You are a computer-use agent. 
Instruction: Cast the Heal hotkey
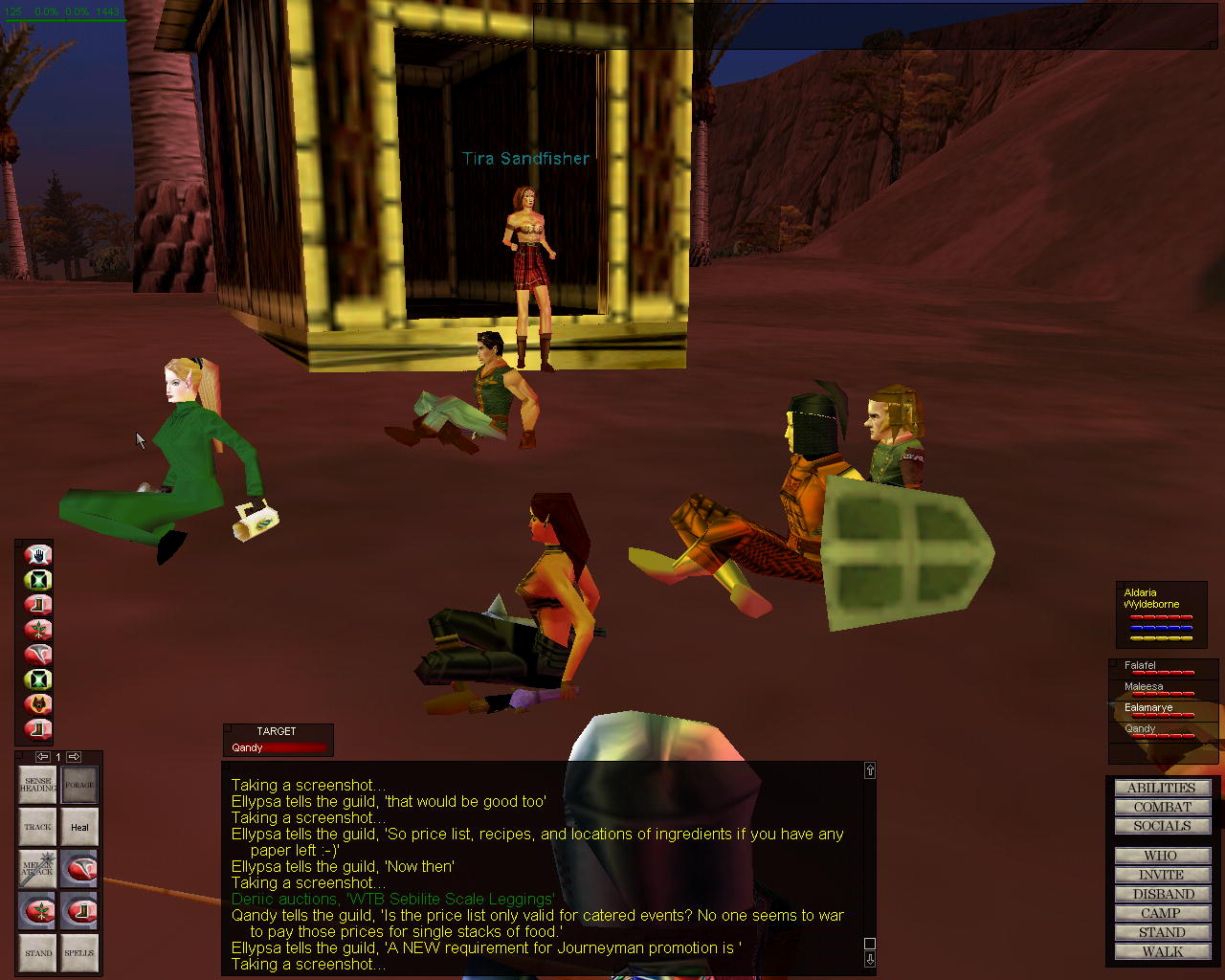pos(79,827)
